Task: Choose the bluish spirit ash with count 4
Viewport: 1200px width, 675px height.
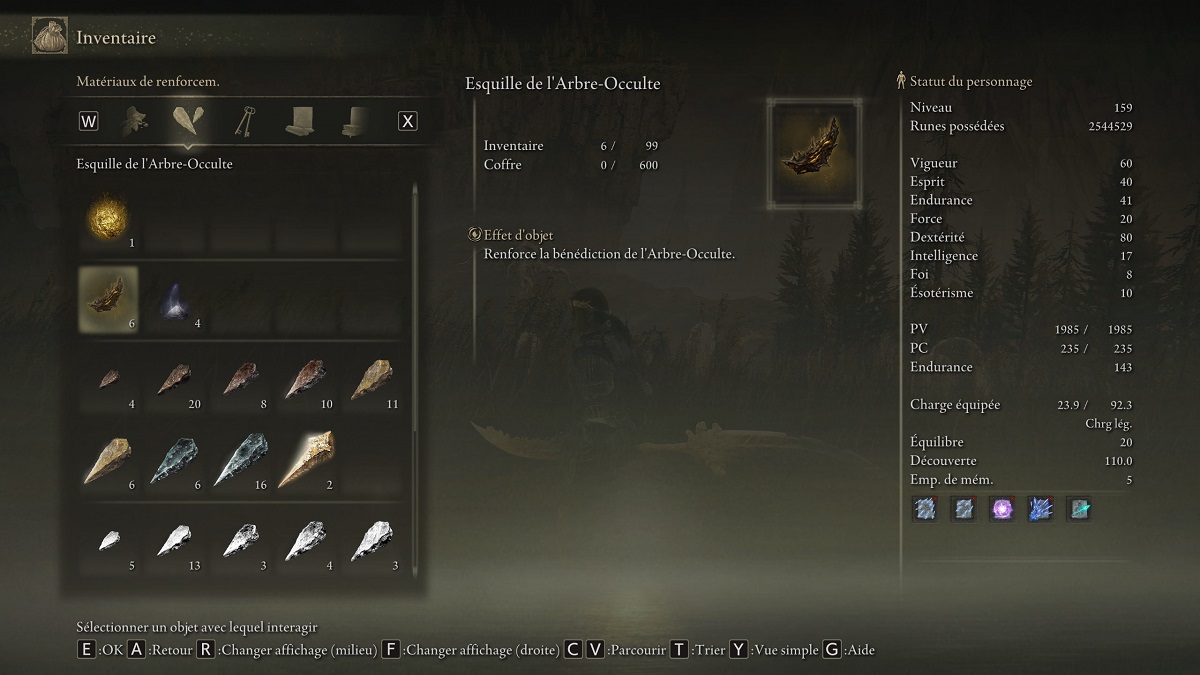Action: pos(174,298)
